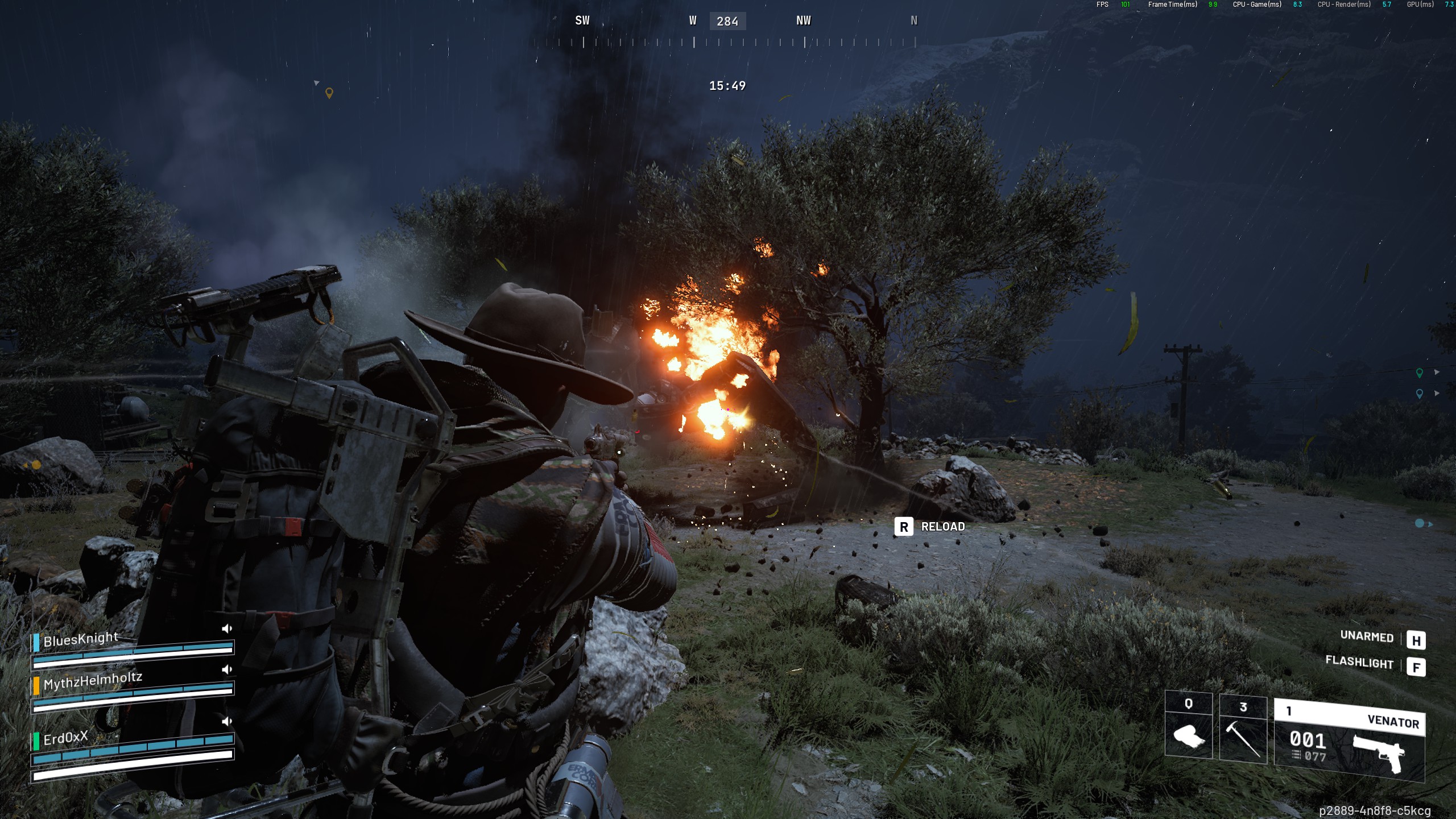Click the yellow location ping marker
Image resolution: width=1456 pixels, height=819 pixels.
pos(329,93)
